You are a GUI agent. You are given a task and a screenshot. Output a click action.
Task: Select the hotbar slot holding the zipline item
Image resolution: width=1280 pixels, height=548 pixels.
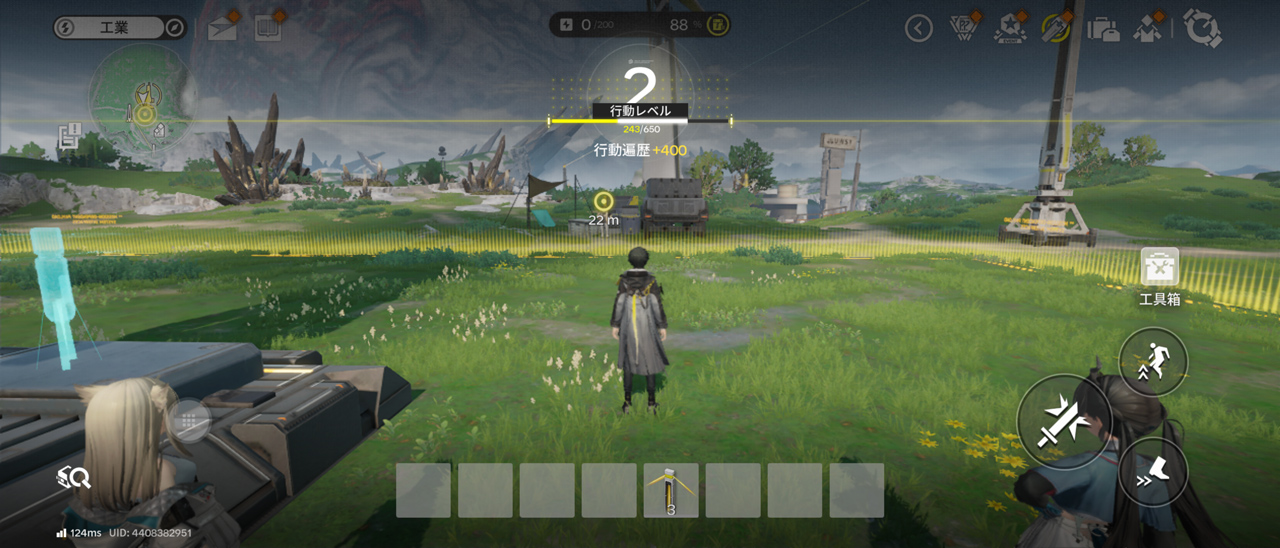point(671,490)
